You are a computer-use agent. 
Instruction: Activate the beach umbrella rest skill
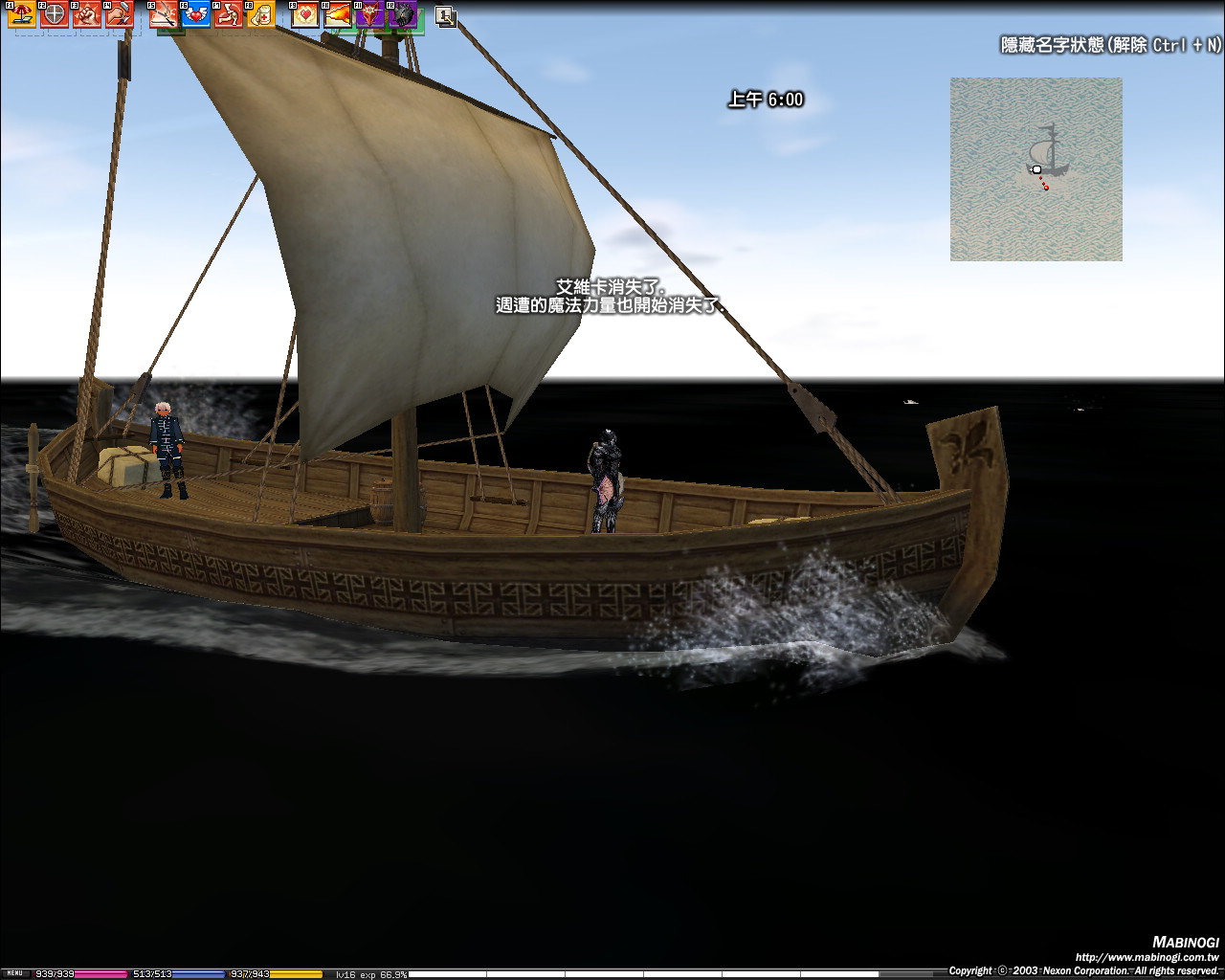pyautogui.click(x=22, y=14)
